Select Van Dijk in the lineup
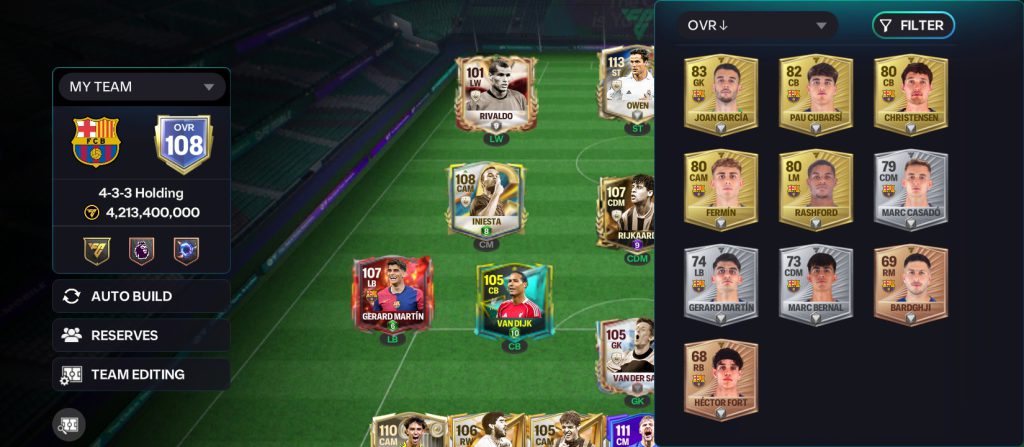Viewport: 1024px width, 447px height. click(513, 301)
